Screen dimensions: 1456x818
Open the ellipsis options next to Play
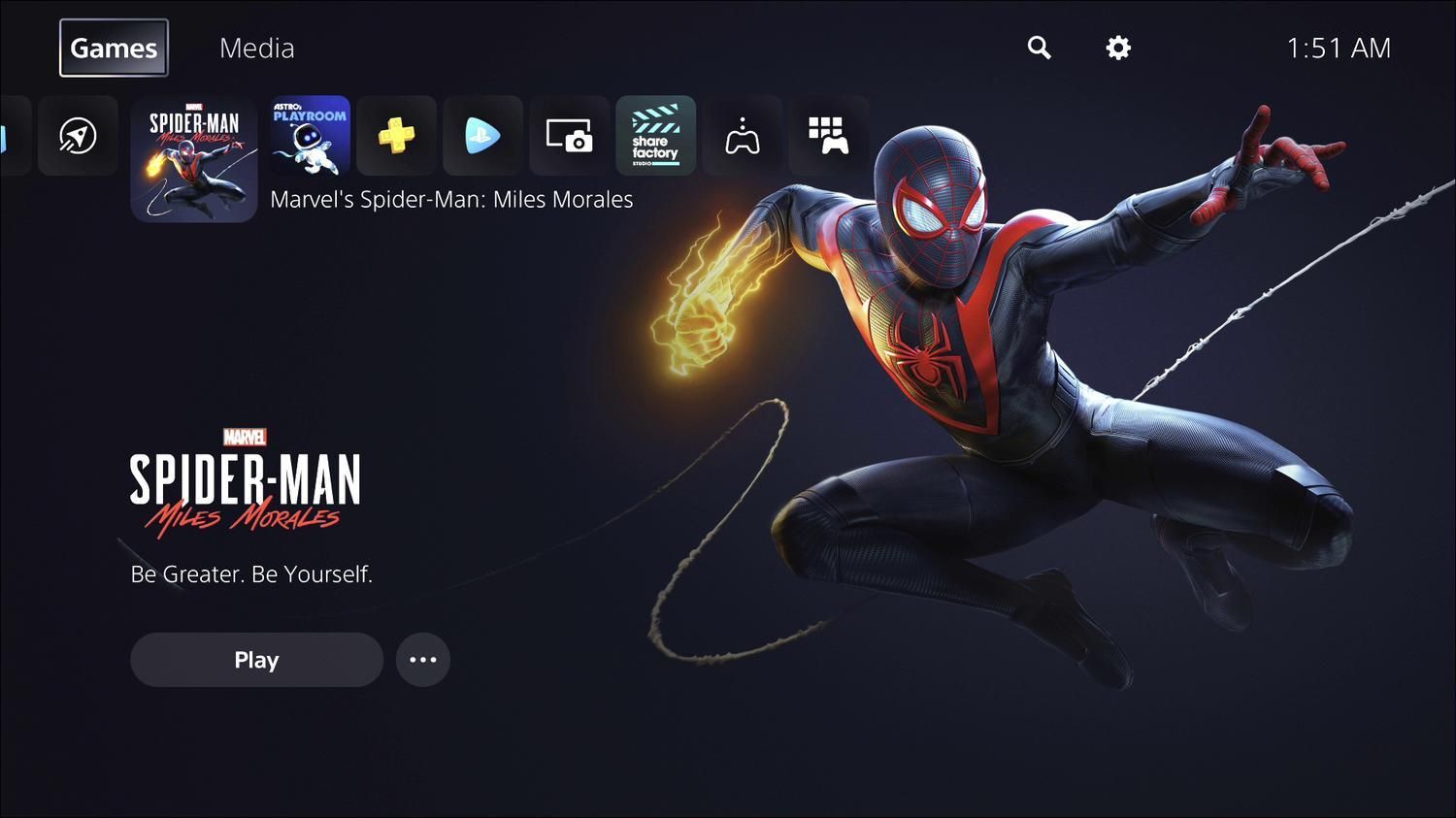pos(423,659)
